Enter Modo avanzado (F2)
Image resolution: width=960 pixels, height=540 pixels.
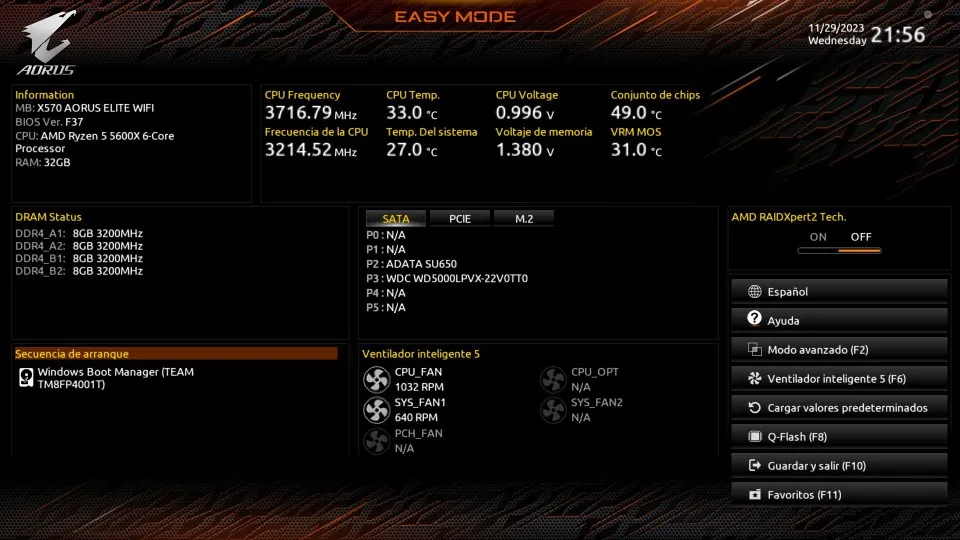coord(838,350)
